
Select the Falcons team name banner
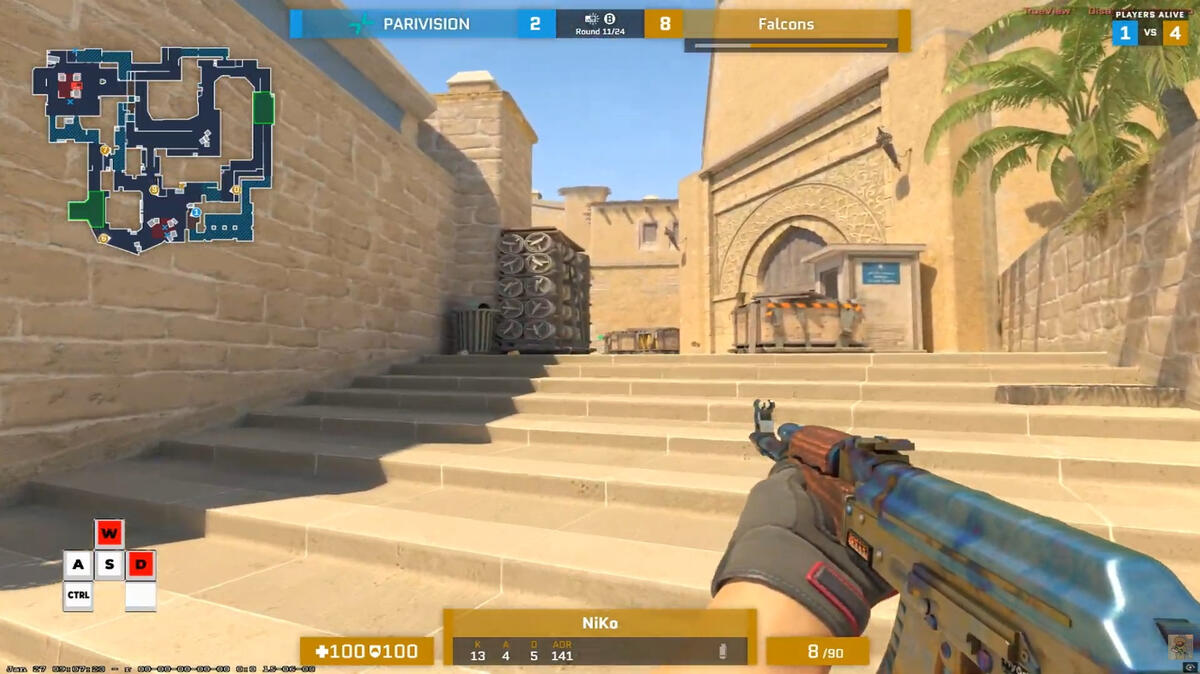click(785, 24)
